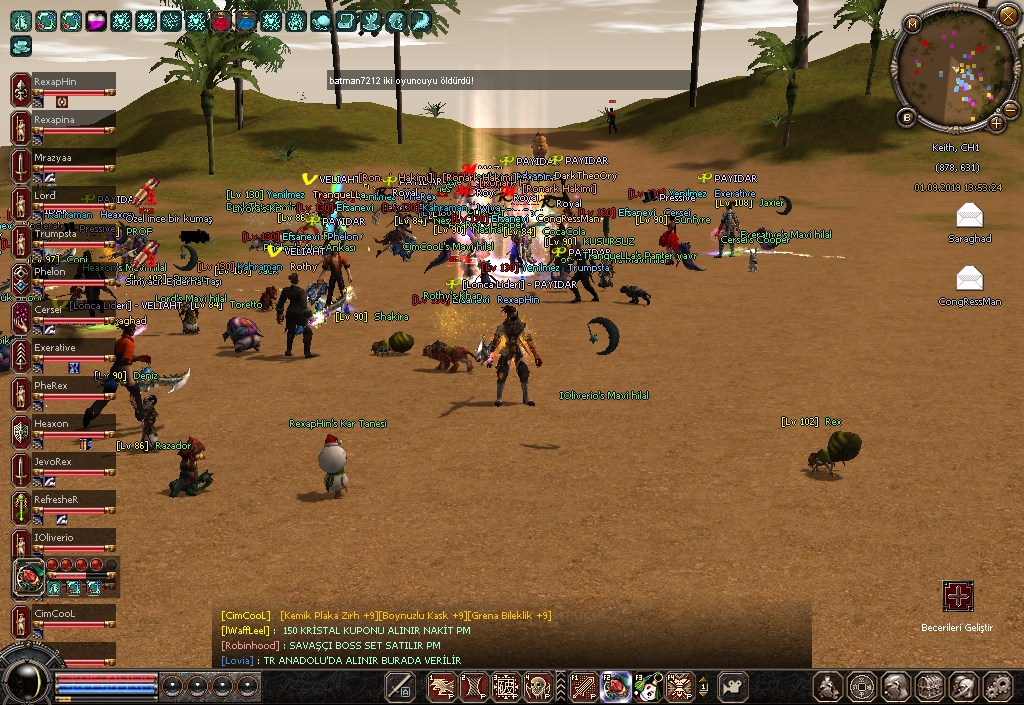Click the blue potion buff icon
Screen dimensions: 1024x705
coord(246,20)
